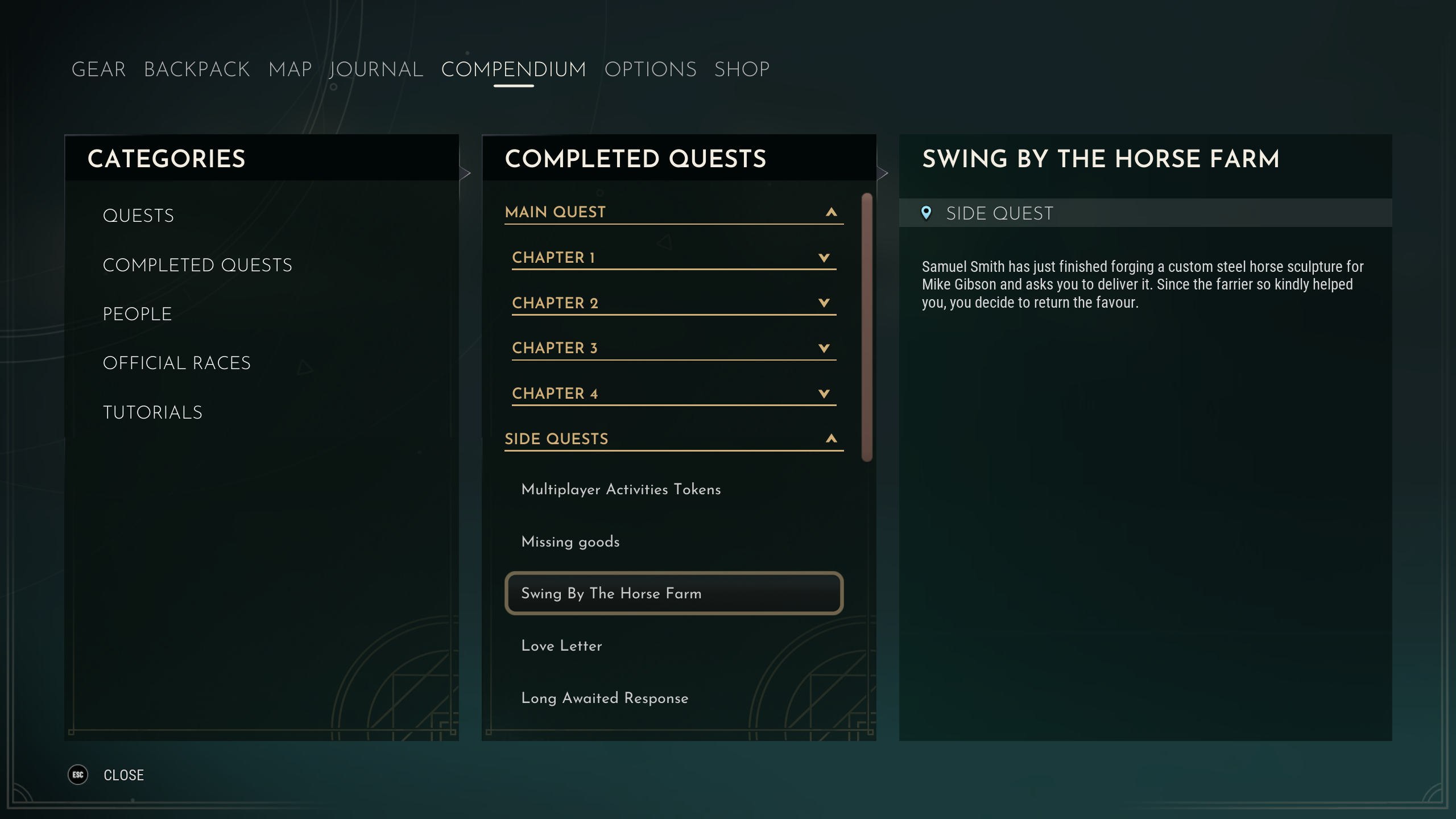Viewport: 1456px width, 819px height.
Task: Open the Backpack tab
Action: click(197, 69)
